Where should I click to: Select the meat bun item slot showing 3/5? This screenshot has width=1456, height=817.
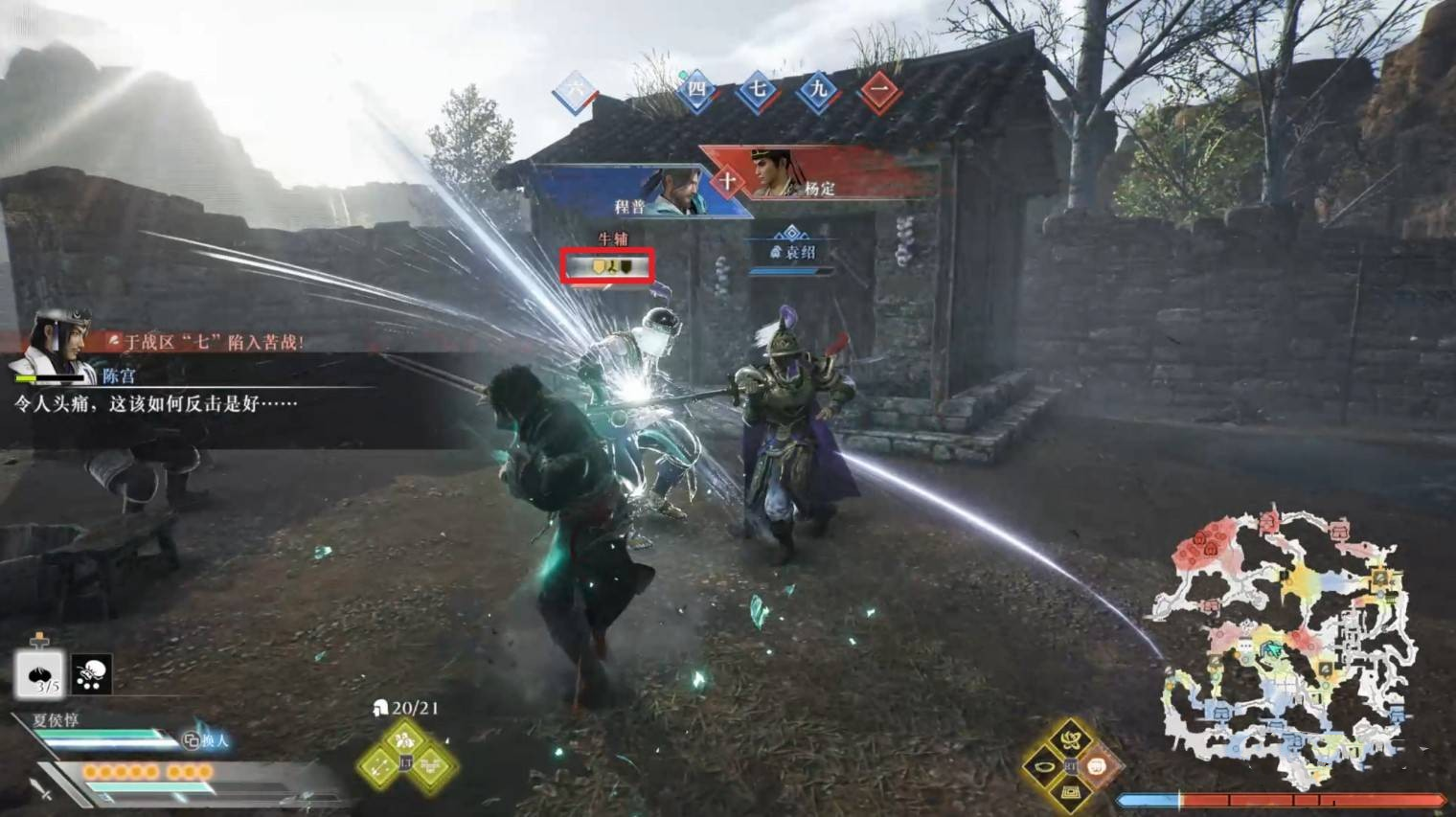tap(39, 673)
